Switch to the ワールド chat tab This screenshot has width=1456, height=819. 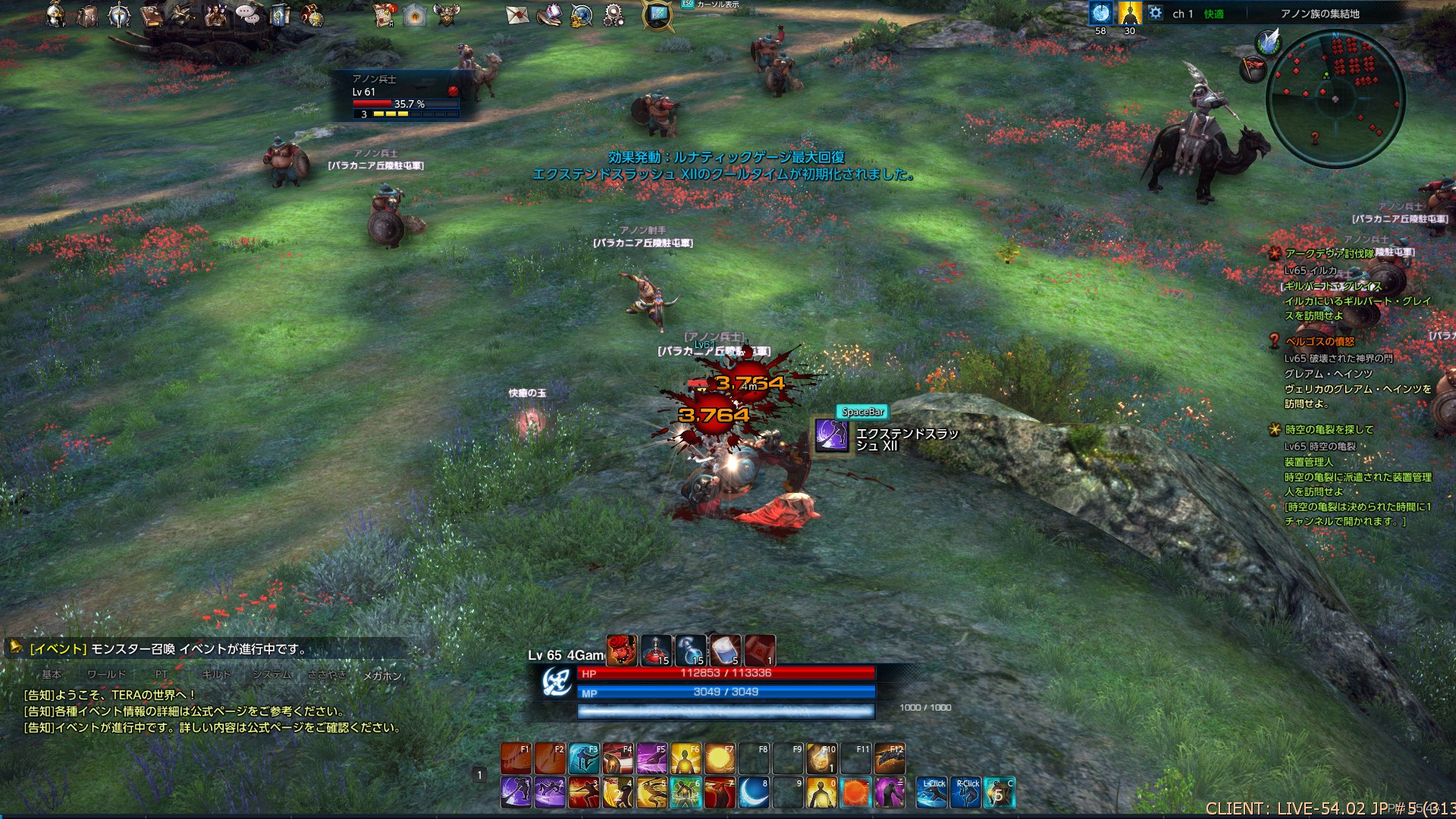point(106,674)
